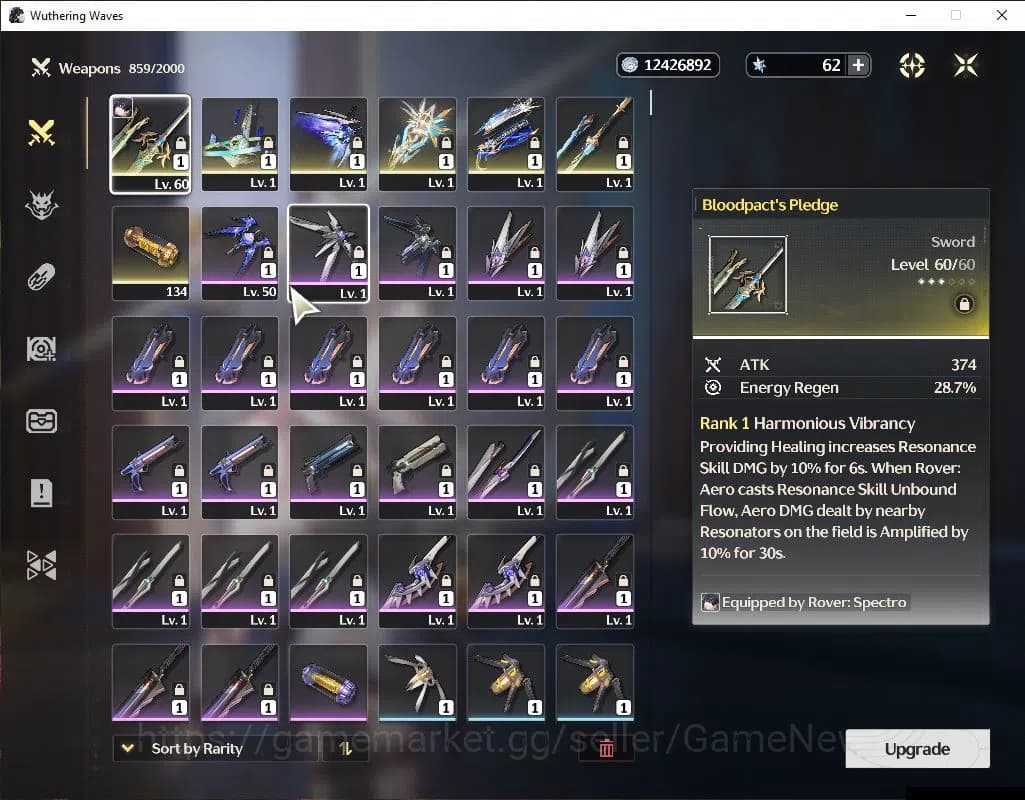
Task: Click the red trash can discard button
Action: (606, 748)
